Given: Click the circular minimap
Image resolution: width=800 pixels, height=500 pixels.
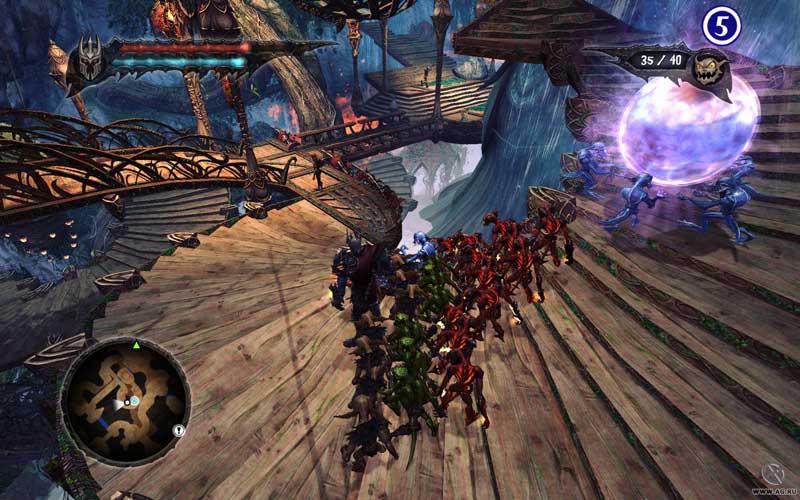Looking at the screenshot, I should (x=125, y=401).
